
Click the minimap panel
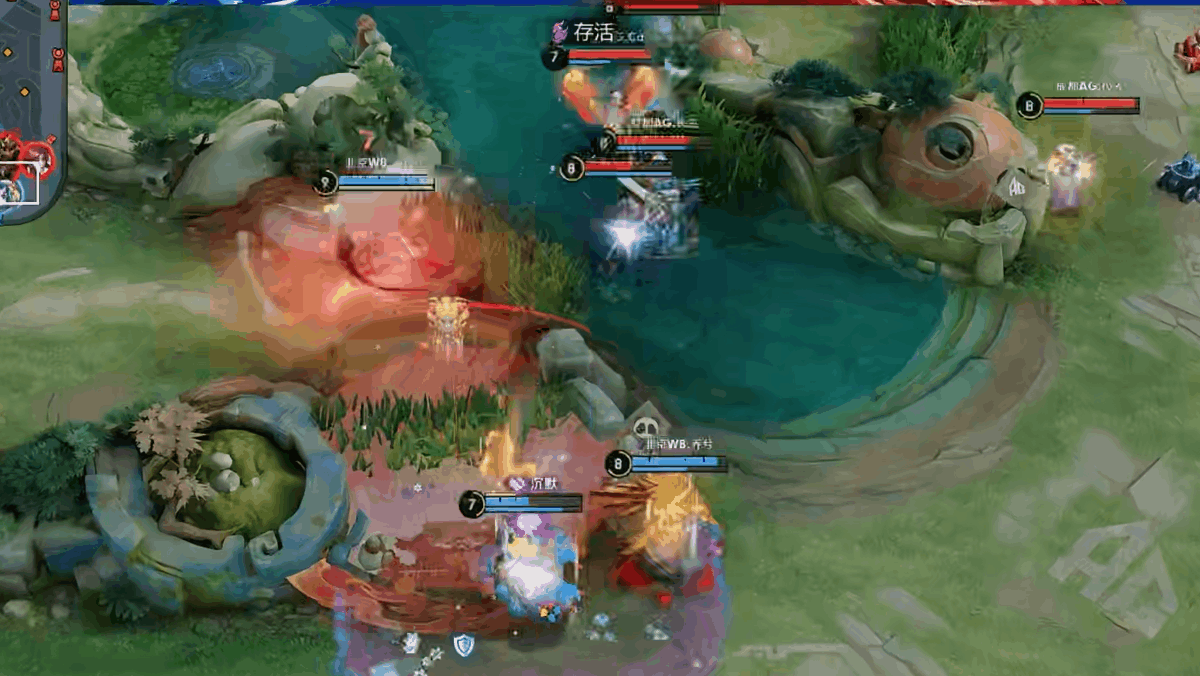30,110
